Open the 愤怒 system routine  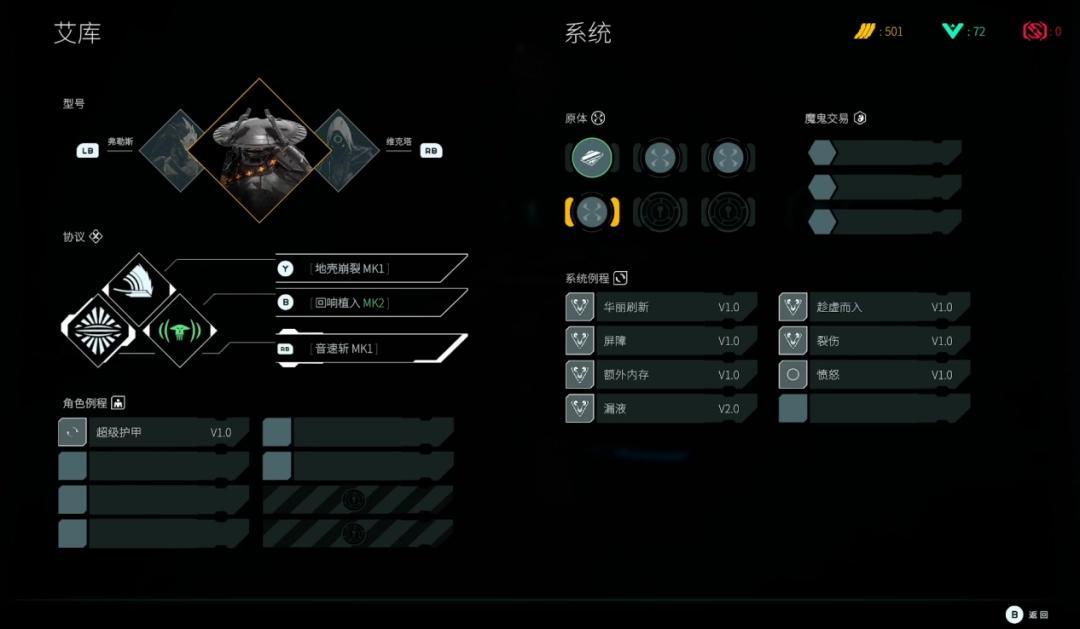(873, 375)
